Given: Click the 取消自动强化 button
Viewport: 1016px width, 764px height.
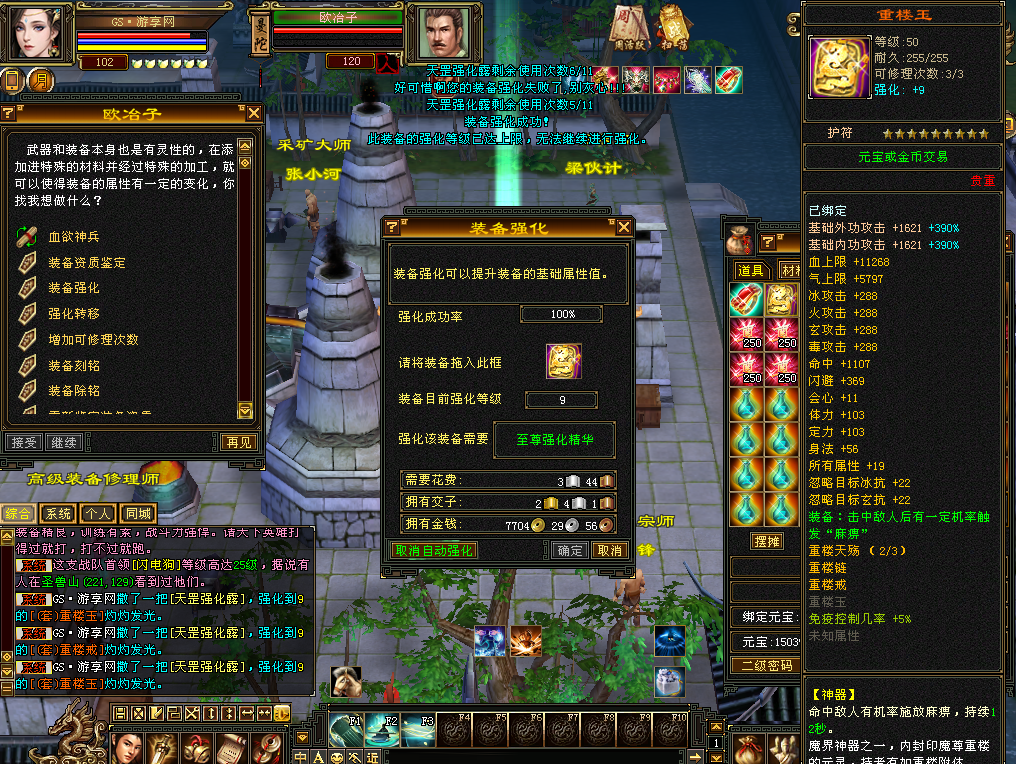Looking at the screenshot, I should [433, 550].
